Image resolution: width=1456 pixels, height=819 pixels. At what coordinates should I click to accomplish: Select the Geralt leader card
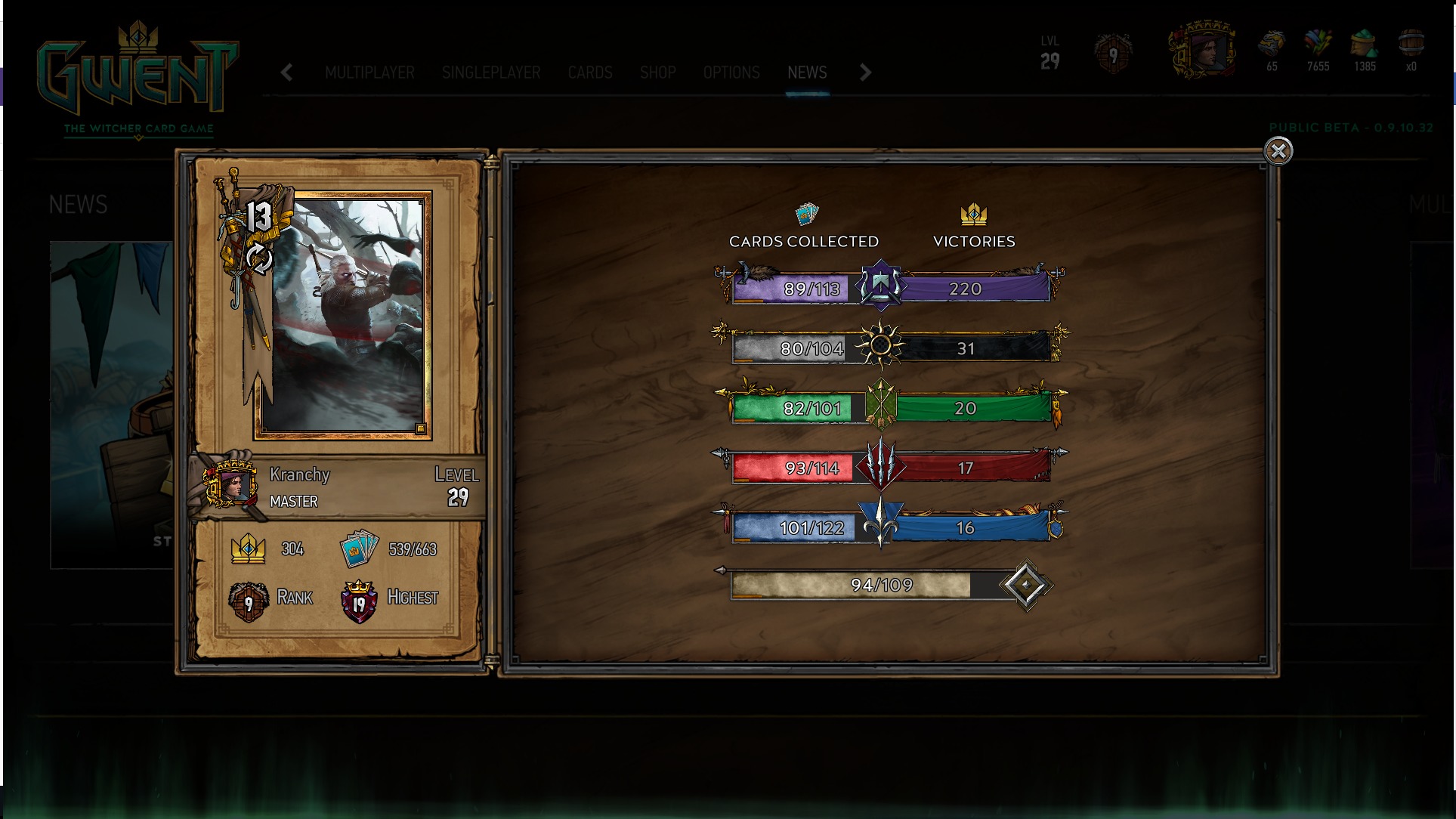pos(343,314)
